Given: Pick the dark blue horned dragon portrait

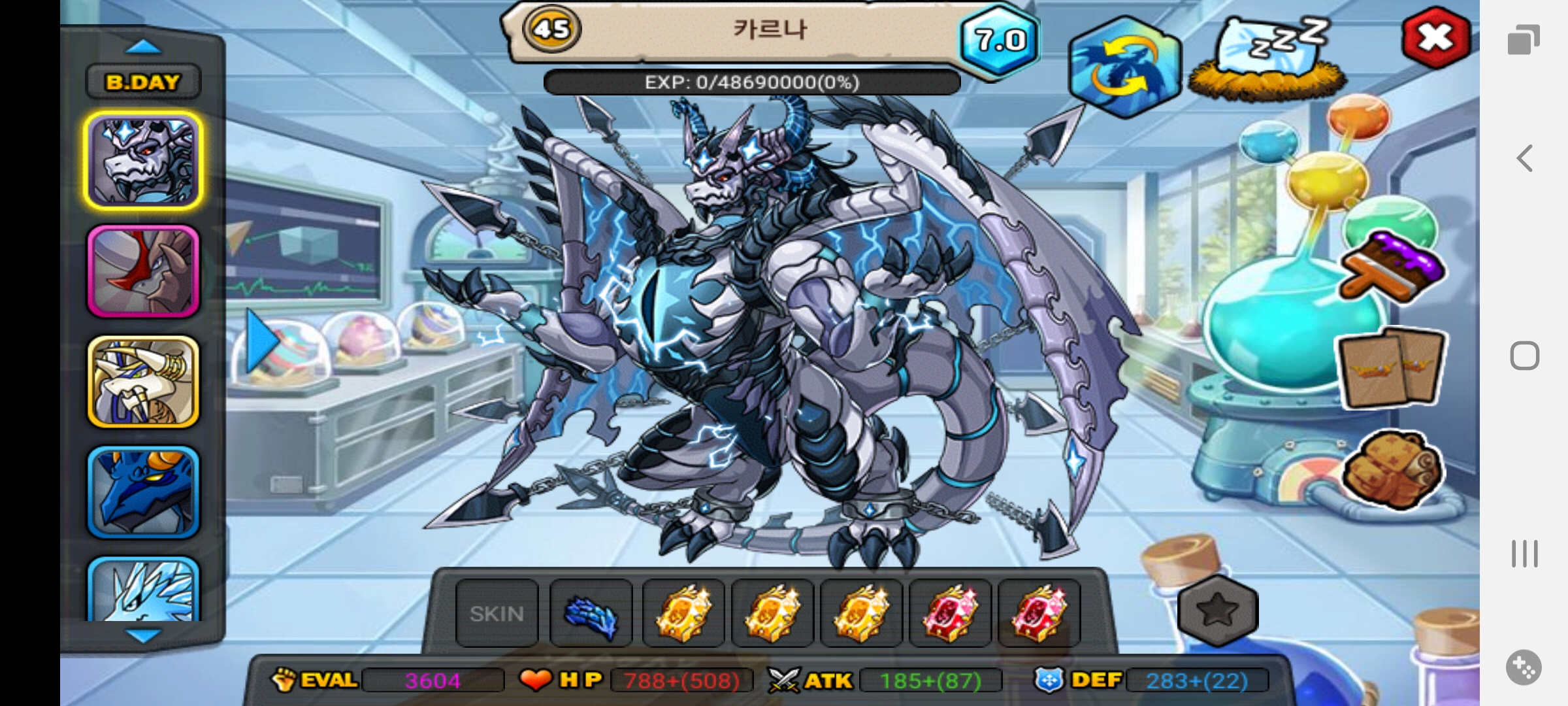Looking at the screenshot, I should (x=143, y=492).
